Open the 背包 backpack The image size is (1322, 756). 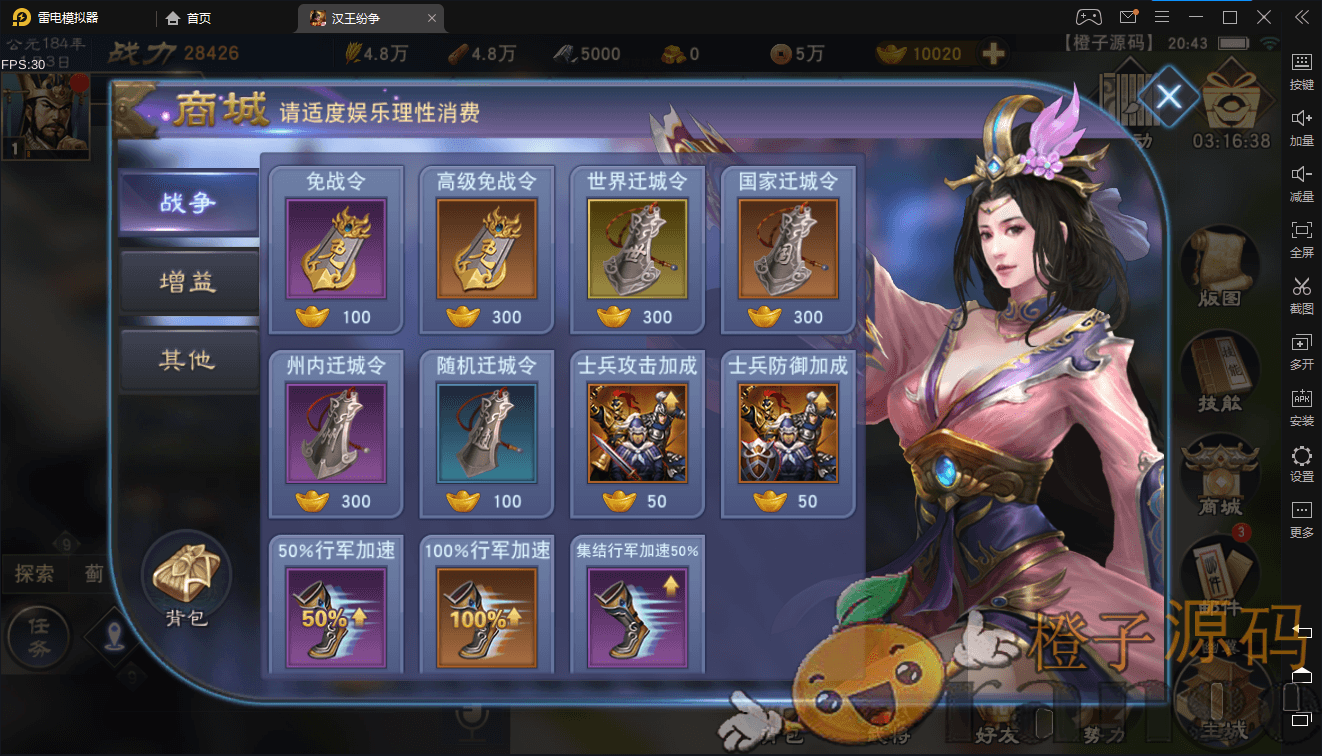point(187,582)
